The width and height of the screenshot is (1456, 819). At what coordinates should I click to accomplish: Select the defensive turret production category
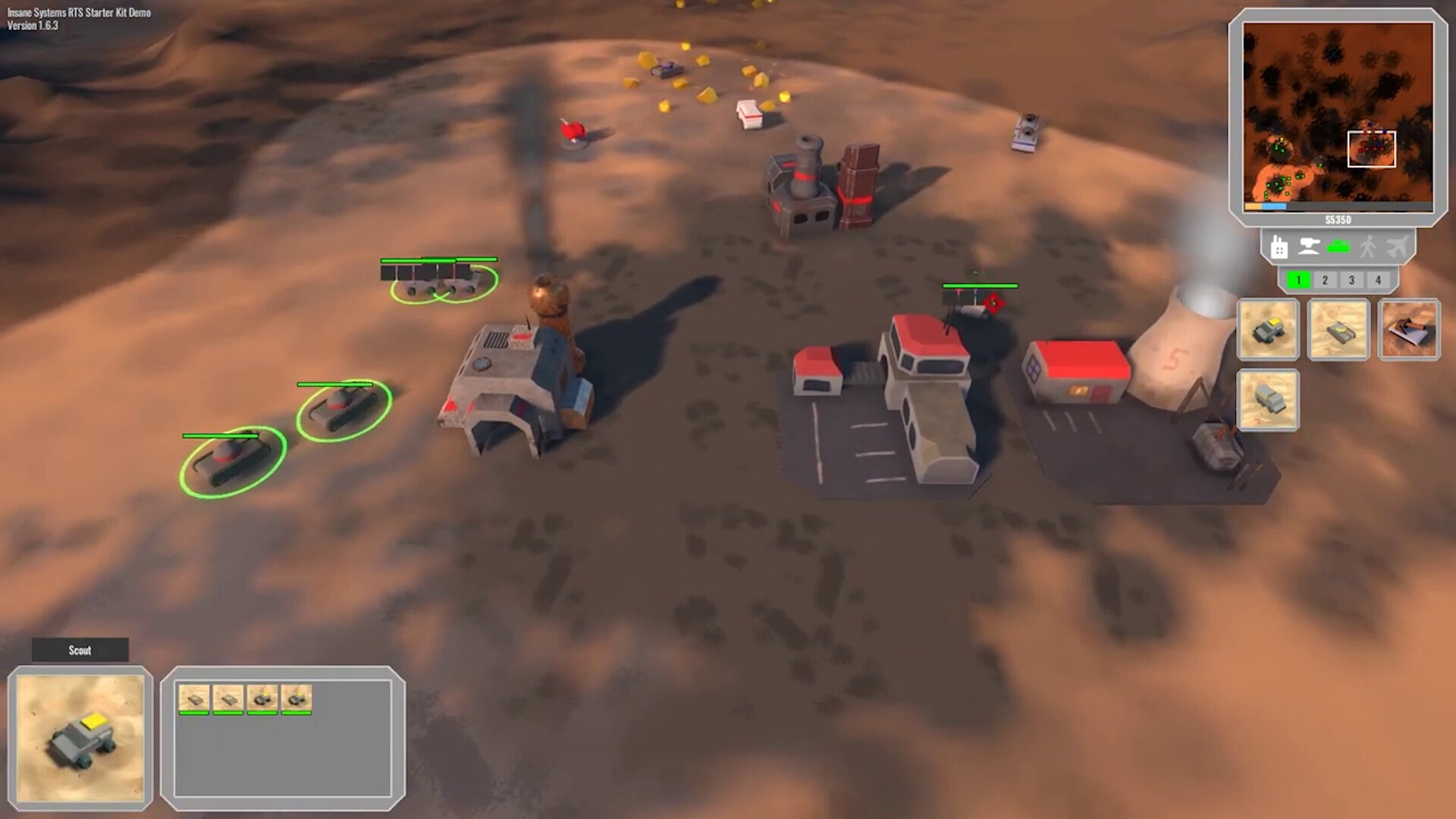pyautogui.click(x=1309, y=246)
